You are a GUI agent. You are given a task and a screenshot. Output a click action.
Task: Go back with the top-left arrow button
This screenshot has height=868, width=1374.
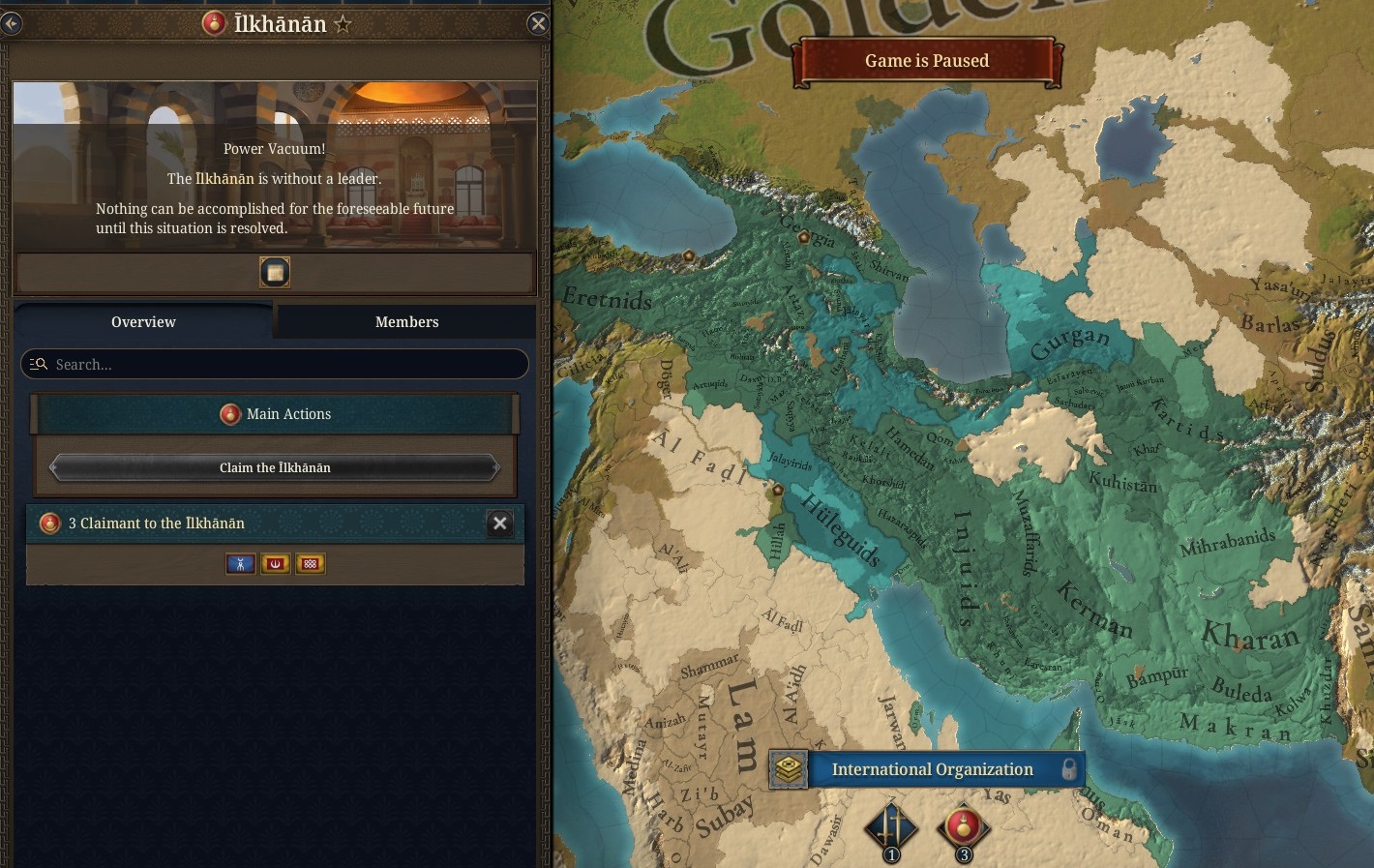coord(12,23)
